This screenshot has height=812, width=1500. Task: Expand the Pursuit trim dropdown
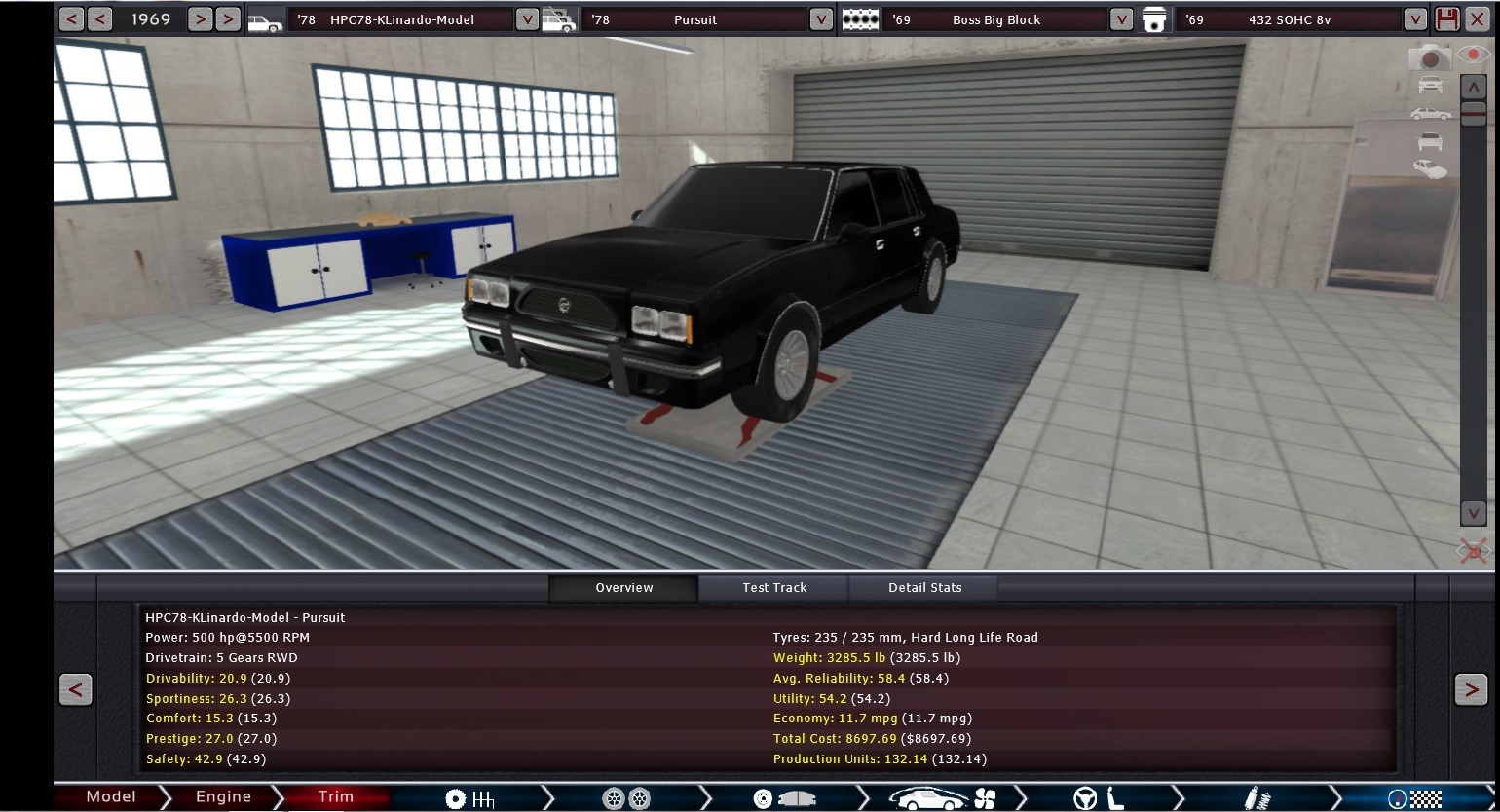(821, 19)
